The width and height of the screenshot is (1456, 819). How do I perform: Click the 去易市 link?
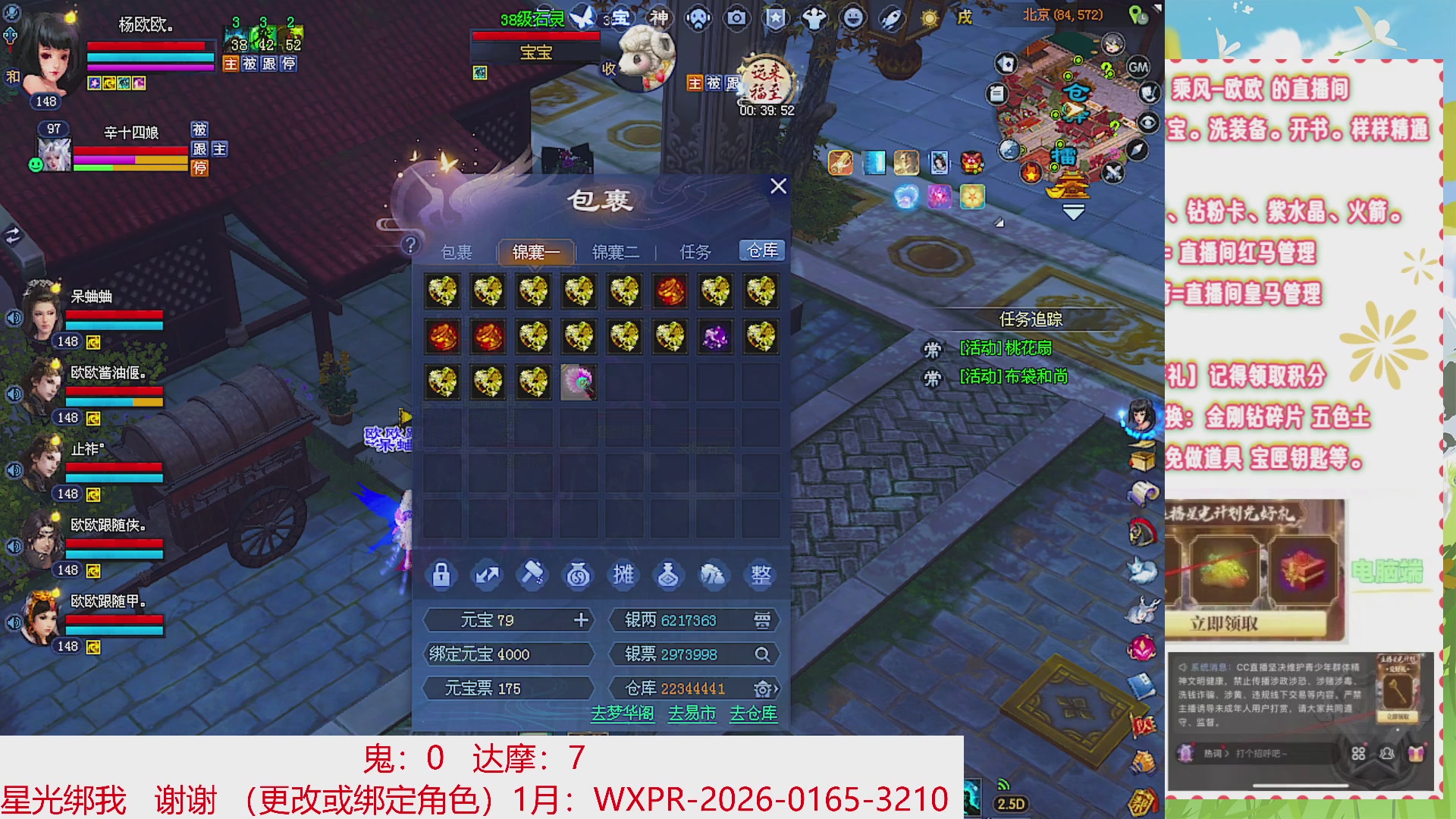690,714
